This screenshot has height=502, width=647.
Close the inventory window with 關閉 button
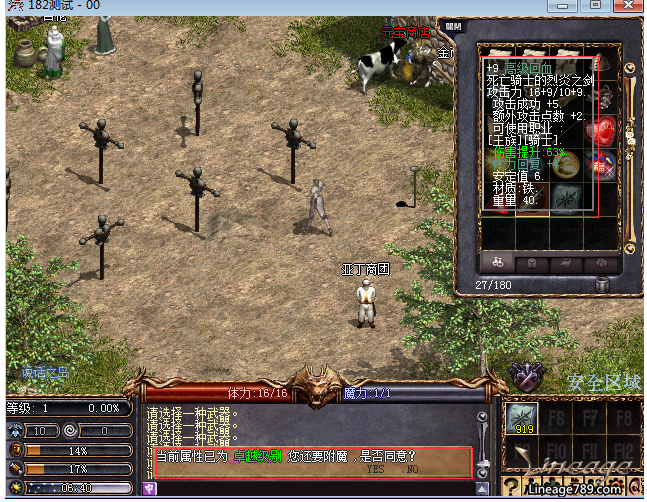coord(454,28)
